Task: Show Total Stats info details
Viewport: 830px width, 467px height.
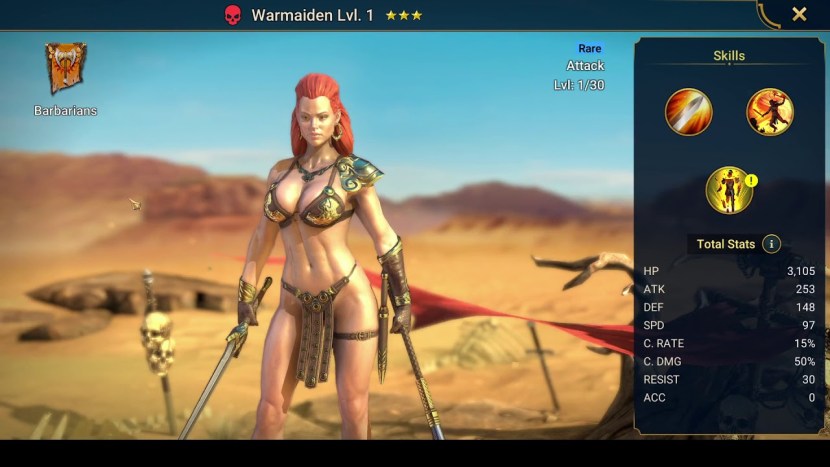Action: 771,244
